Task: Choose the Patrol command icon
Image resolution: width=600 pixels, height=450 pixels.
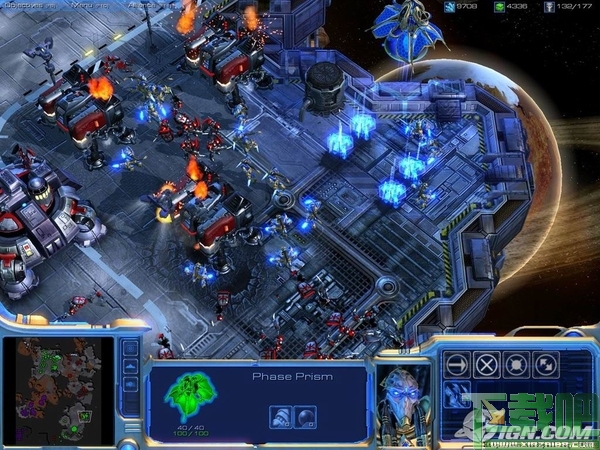Action: click(x=548, y=365)
